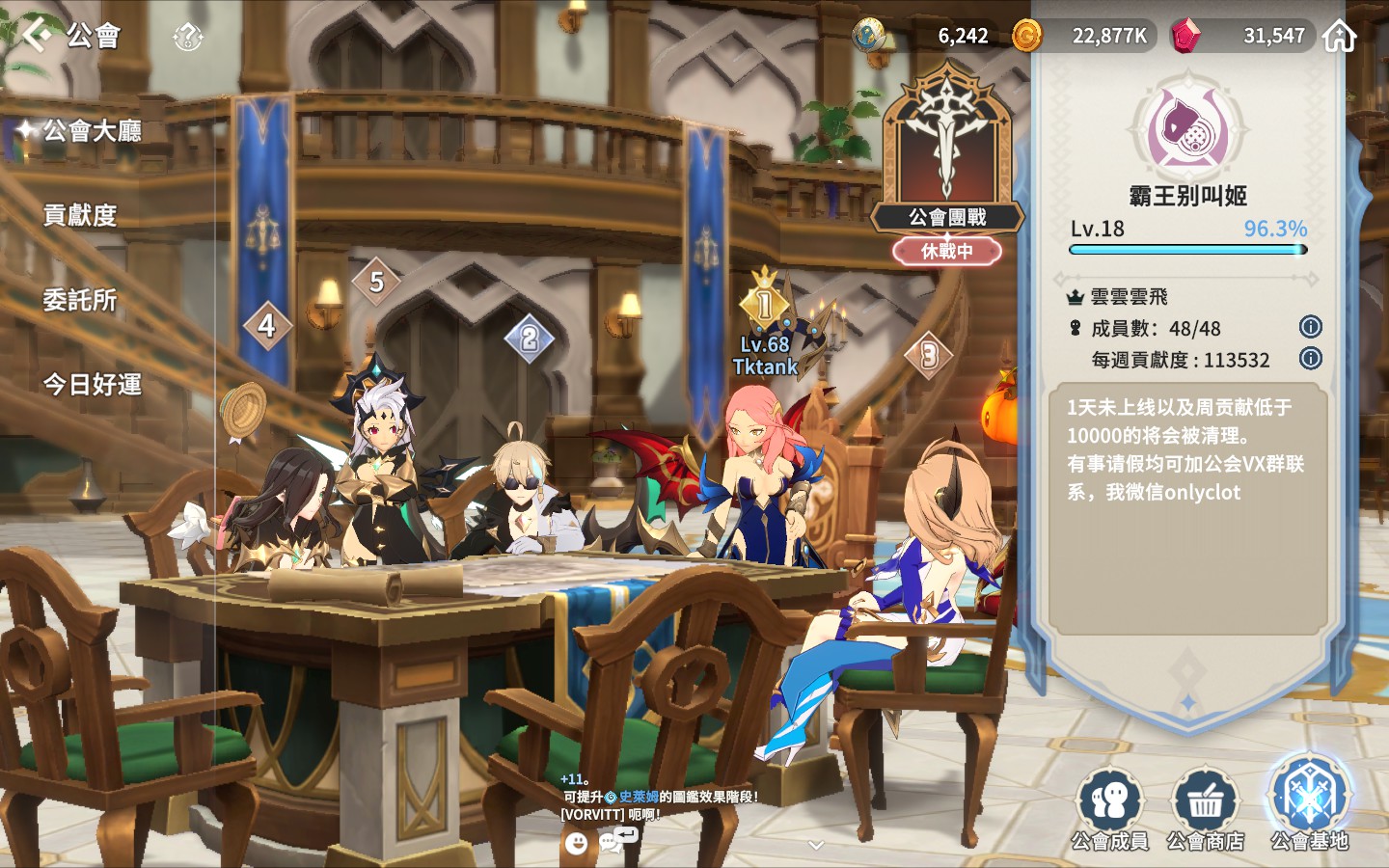The image size is (1389, 868).
Task: Enter the 公會基地 guild base
Action: tap(1309, 803)
